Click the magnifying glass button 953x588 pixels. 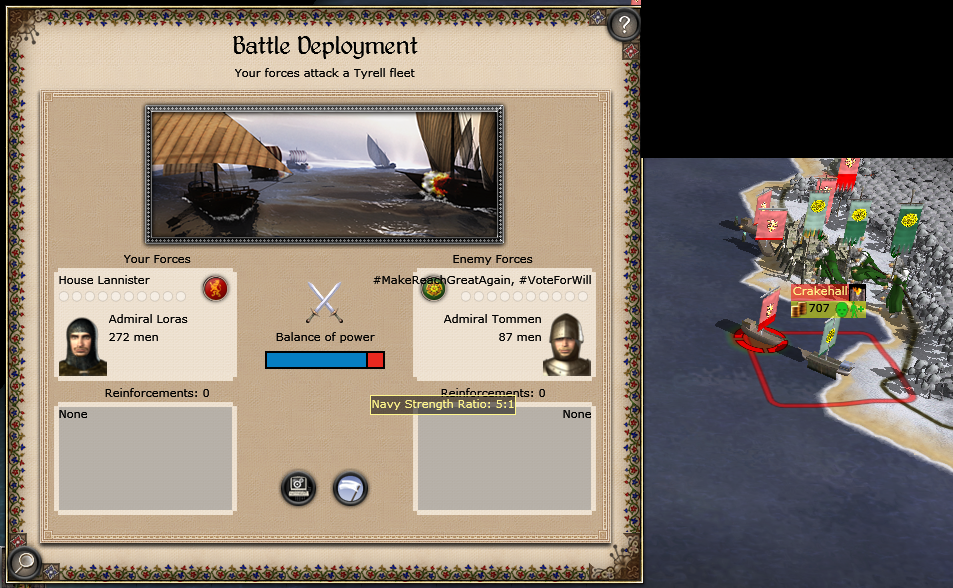pyautogui.click(x=24, y=563)
